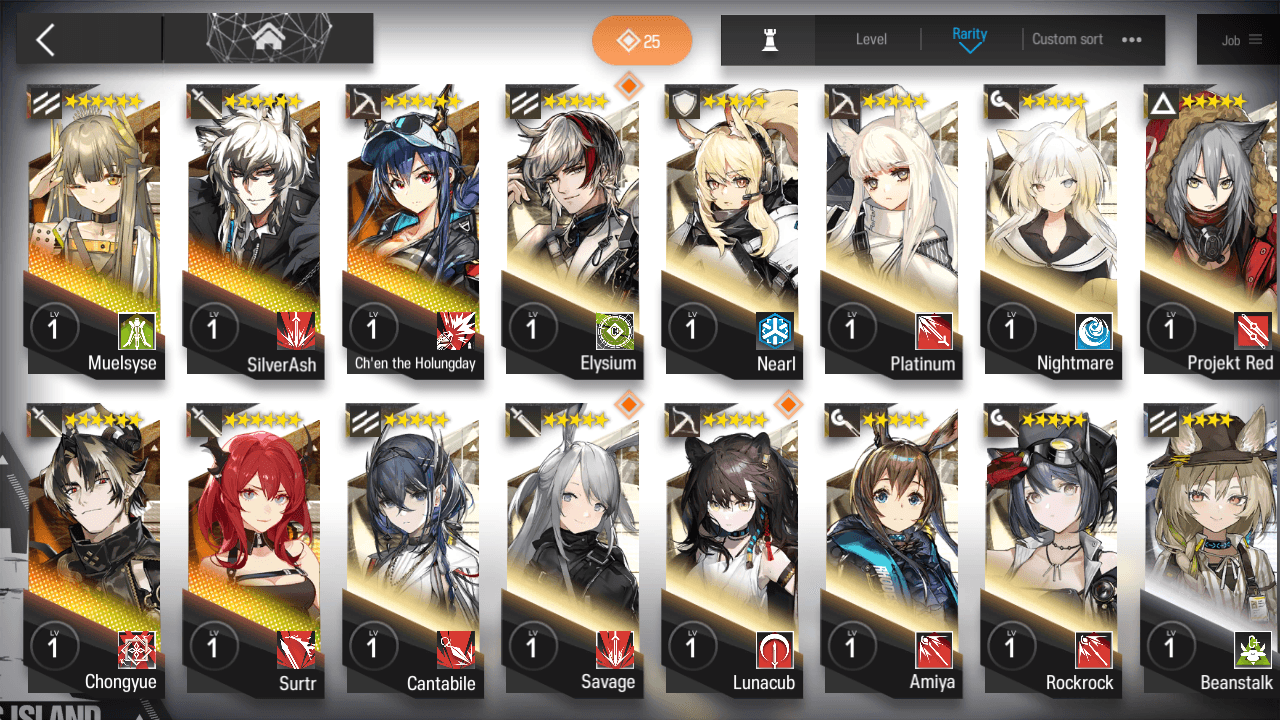Select the Amiya operator card
Image resolution: width=1280 pixels, height=720 pixels.
[x=892, y=550]
